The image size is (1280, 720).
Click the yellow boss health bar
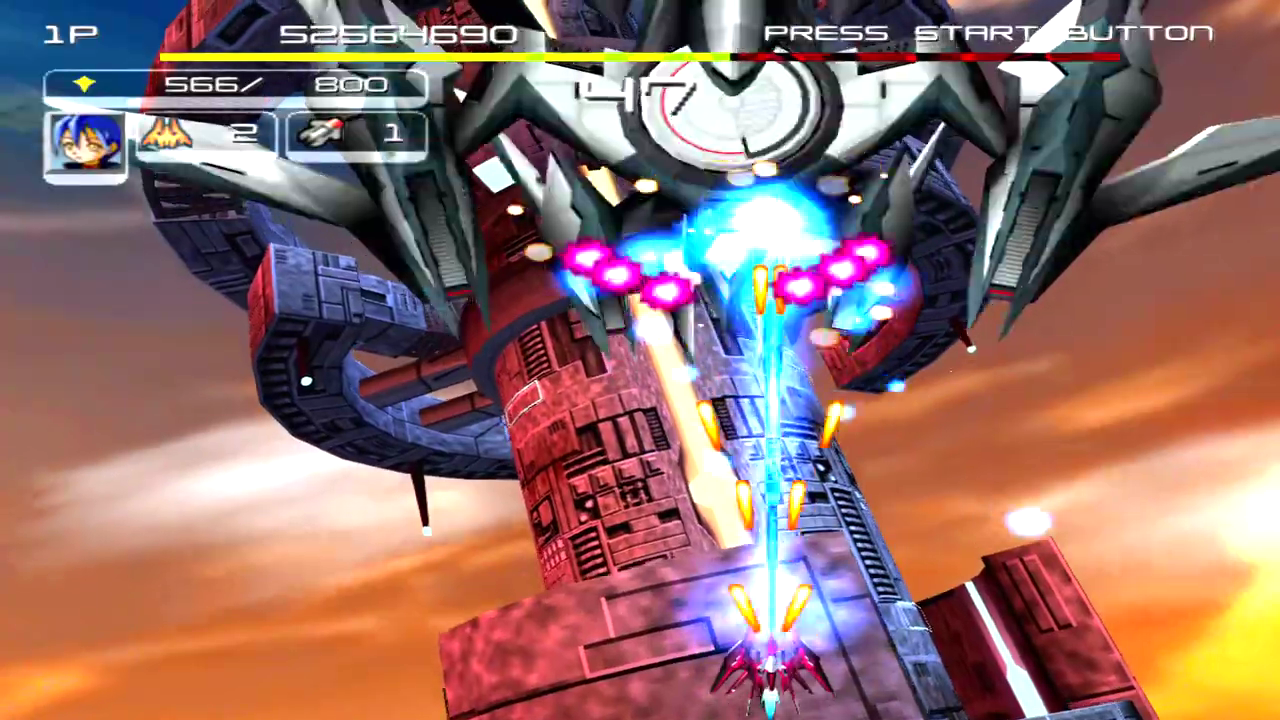(440, 57)
